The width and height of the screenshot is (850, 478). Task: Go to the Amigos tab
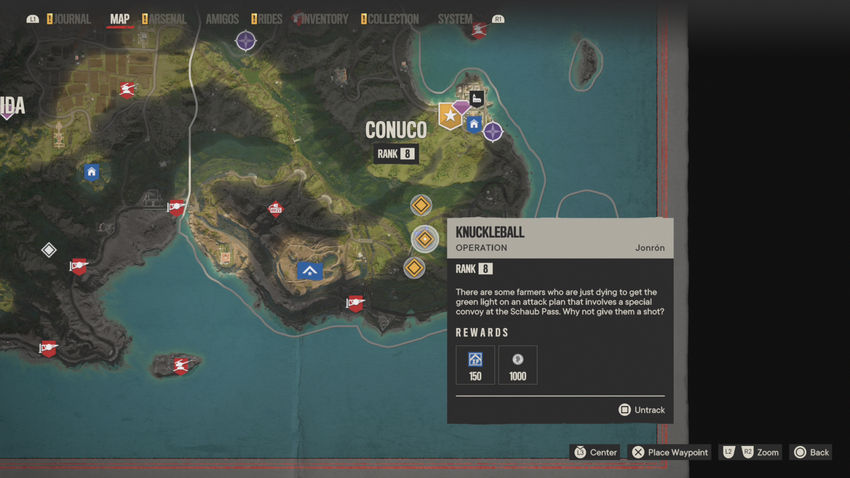coord(221,19)
